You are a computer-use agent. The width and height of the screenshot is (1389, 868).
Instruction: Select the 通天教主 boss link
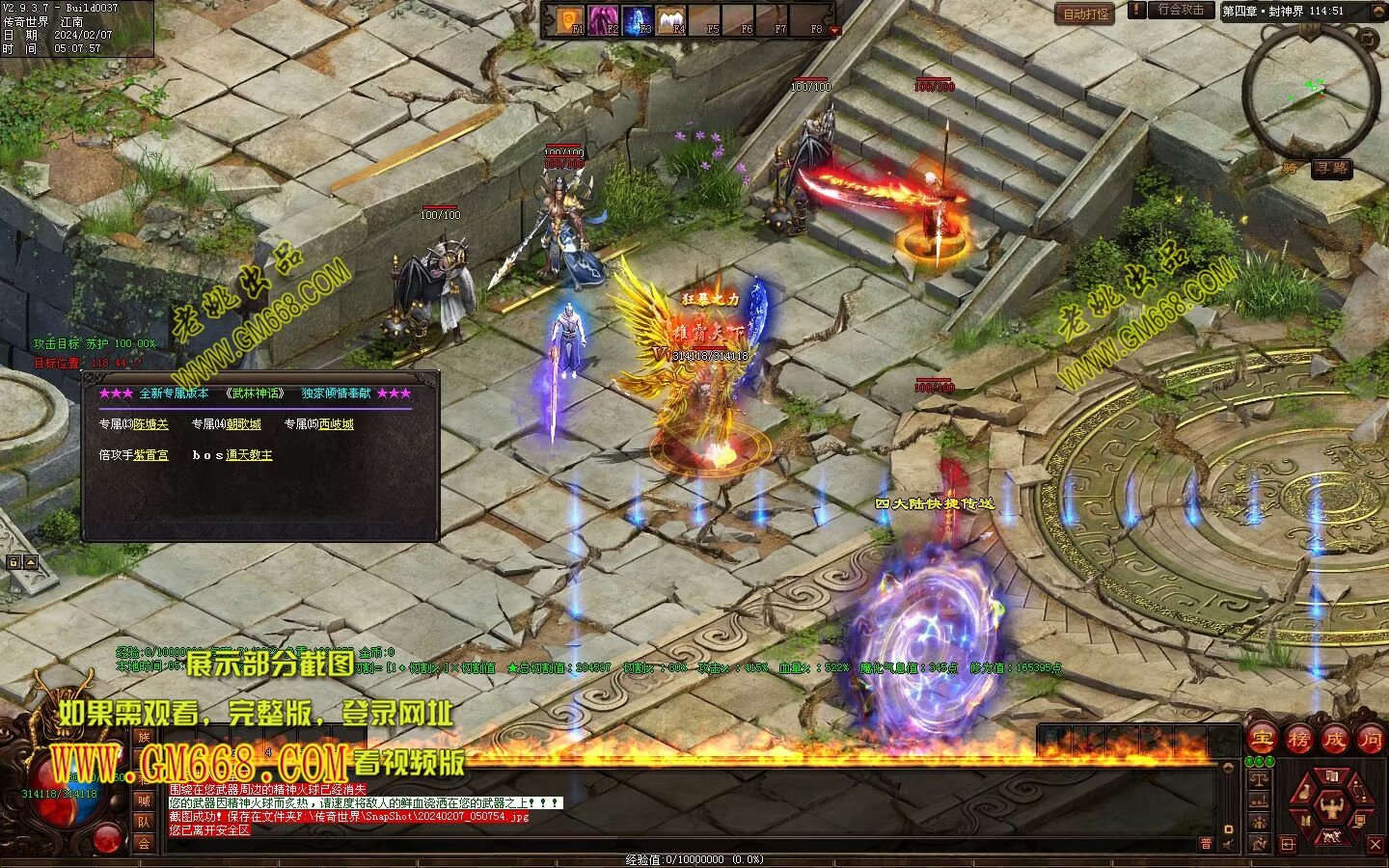pos(249,455)
